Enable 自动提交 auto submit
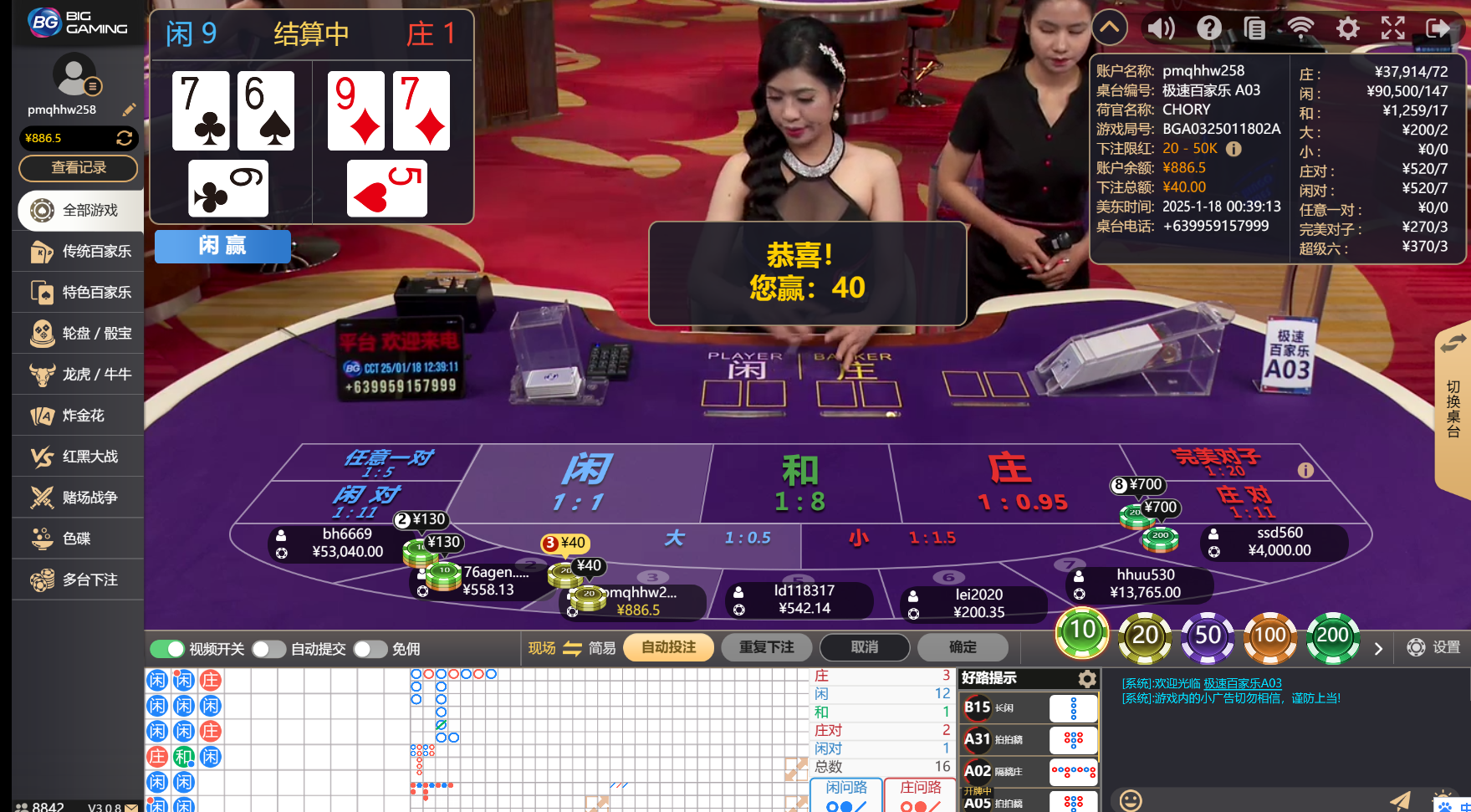1471x812 pixels. pos(269,648)
